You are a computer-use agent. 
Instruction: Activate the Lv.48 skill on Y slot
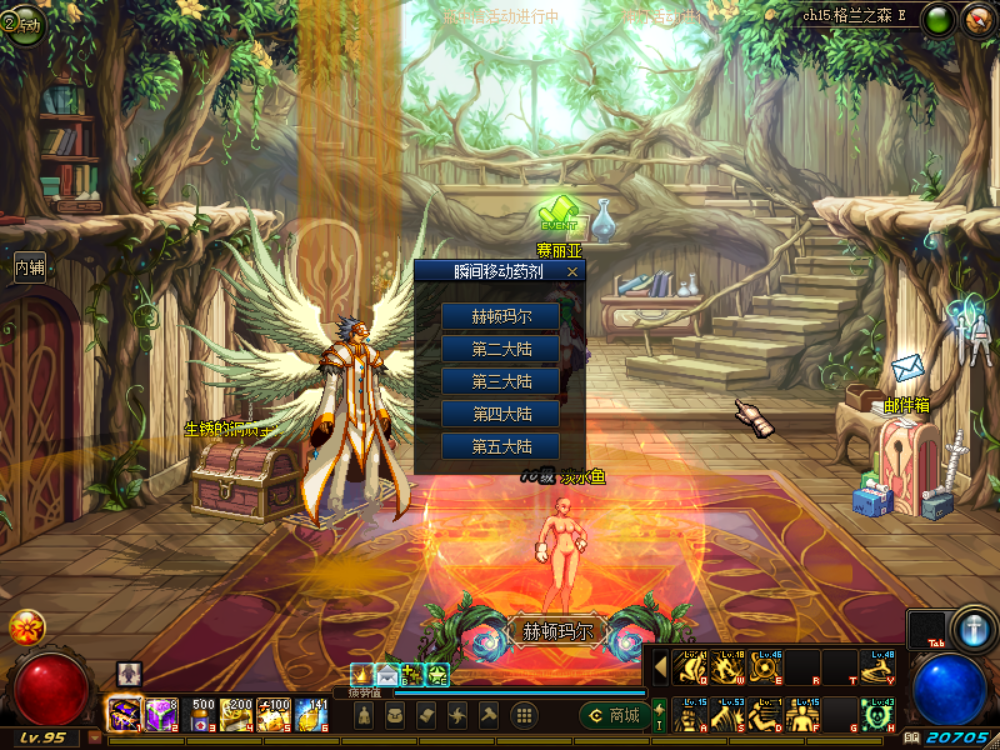[877, 667]
